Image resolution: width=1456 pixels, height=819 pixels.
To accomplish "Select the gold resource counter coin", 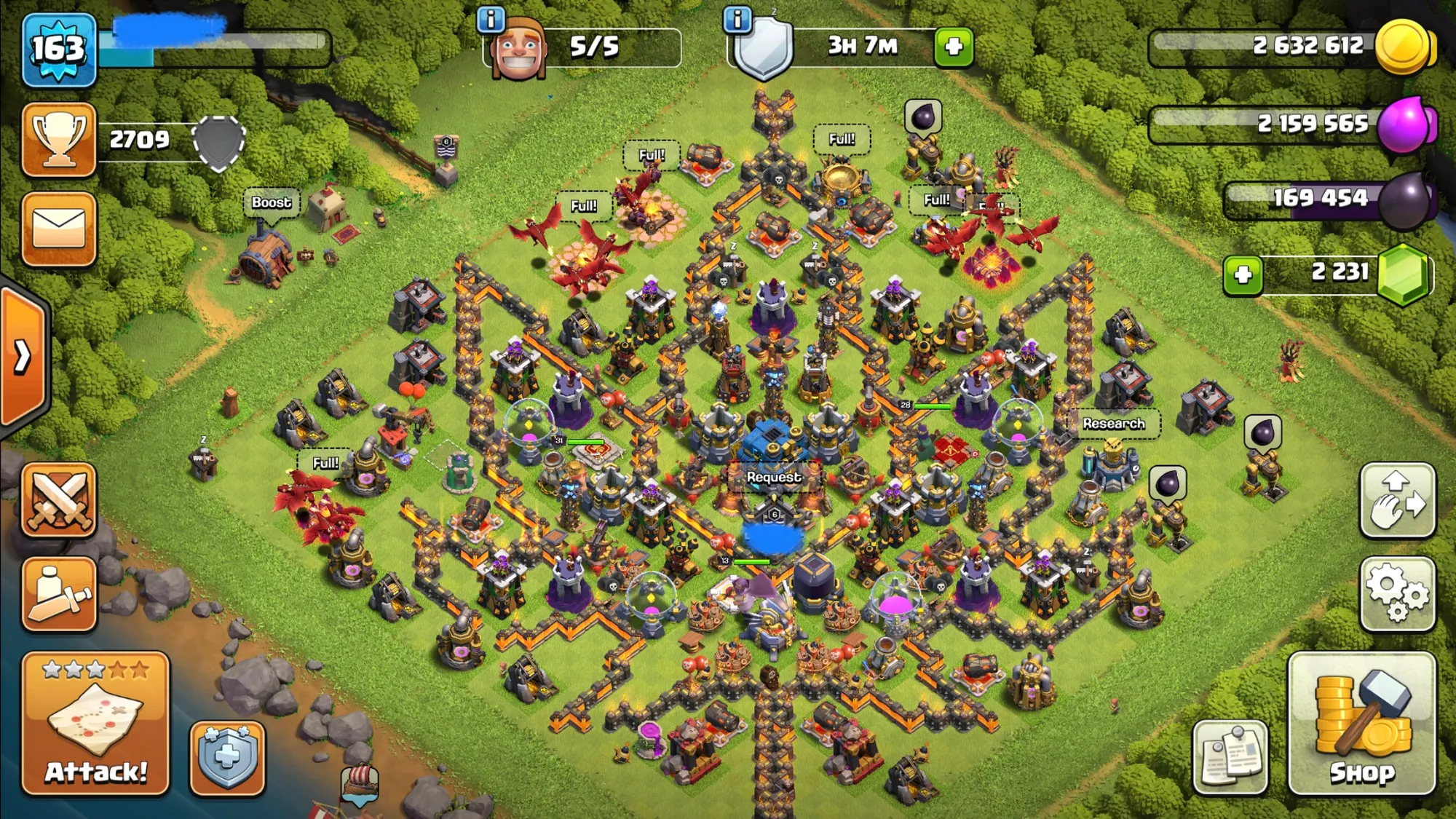I will pos(1403,47).
